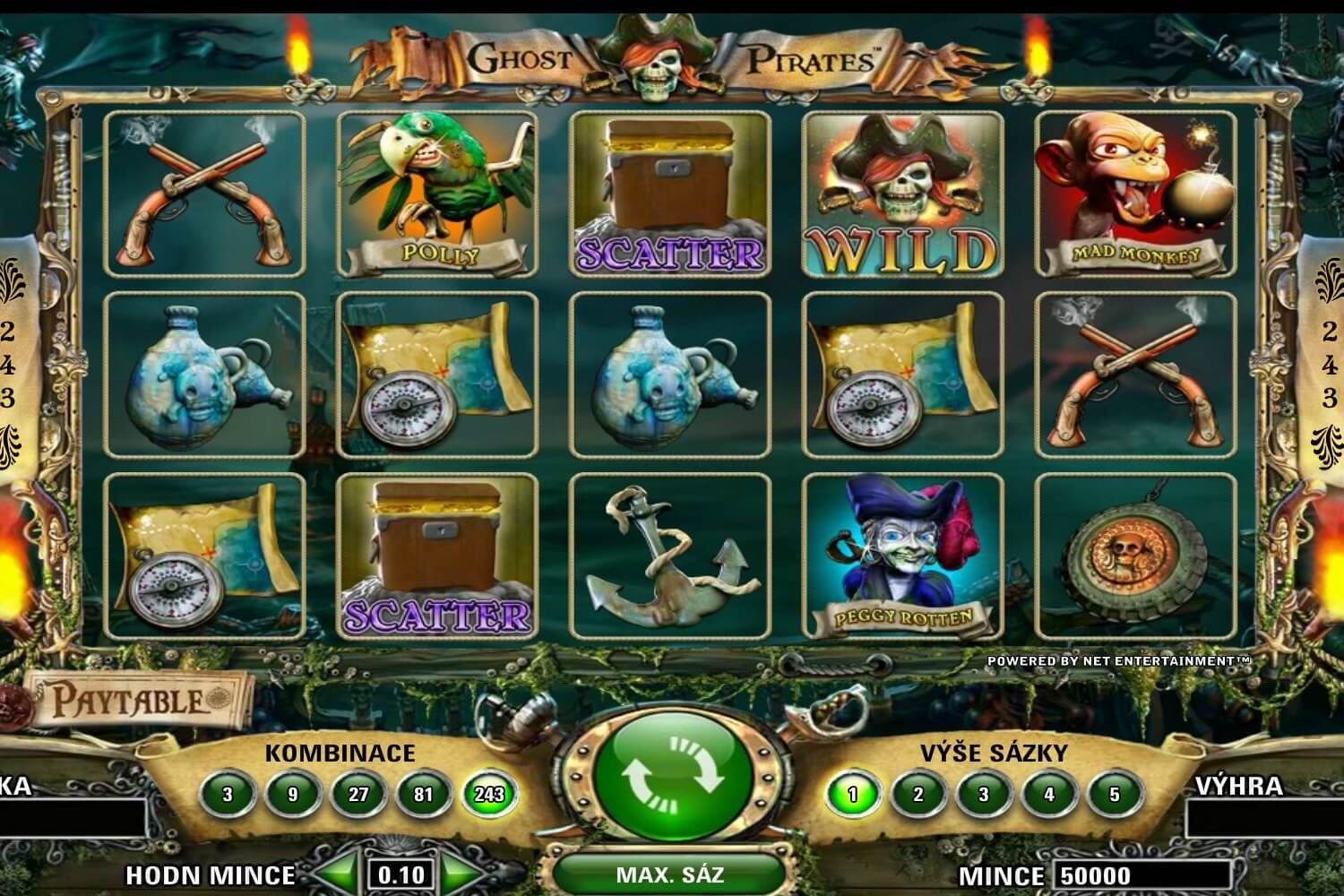
Task: Select the WILD skull pirate symbol
Action: coord(899,193)
